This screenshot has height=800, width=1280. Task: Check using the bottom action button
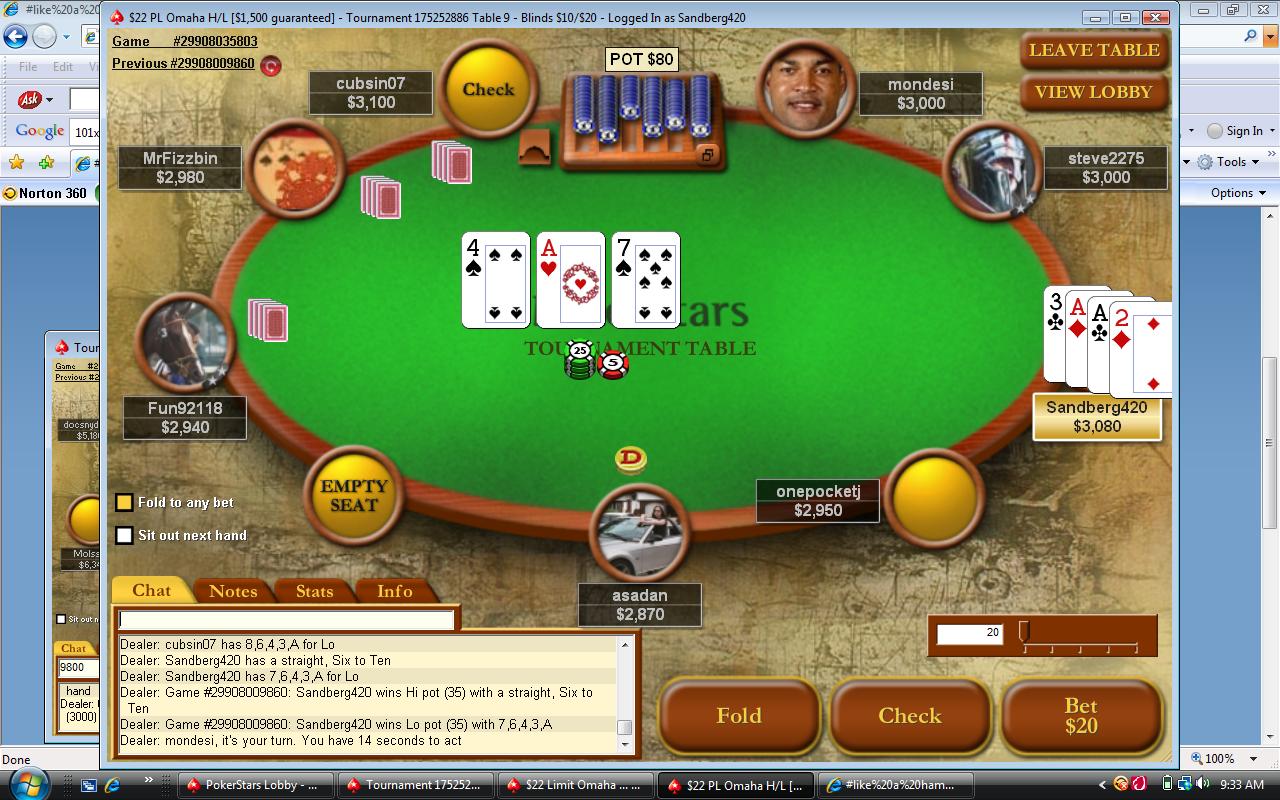click(910, 716)
